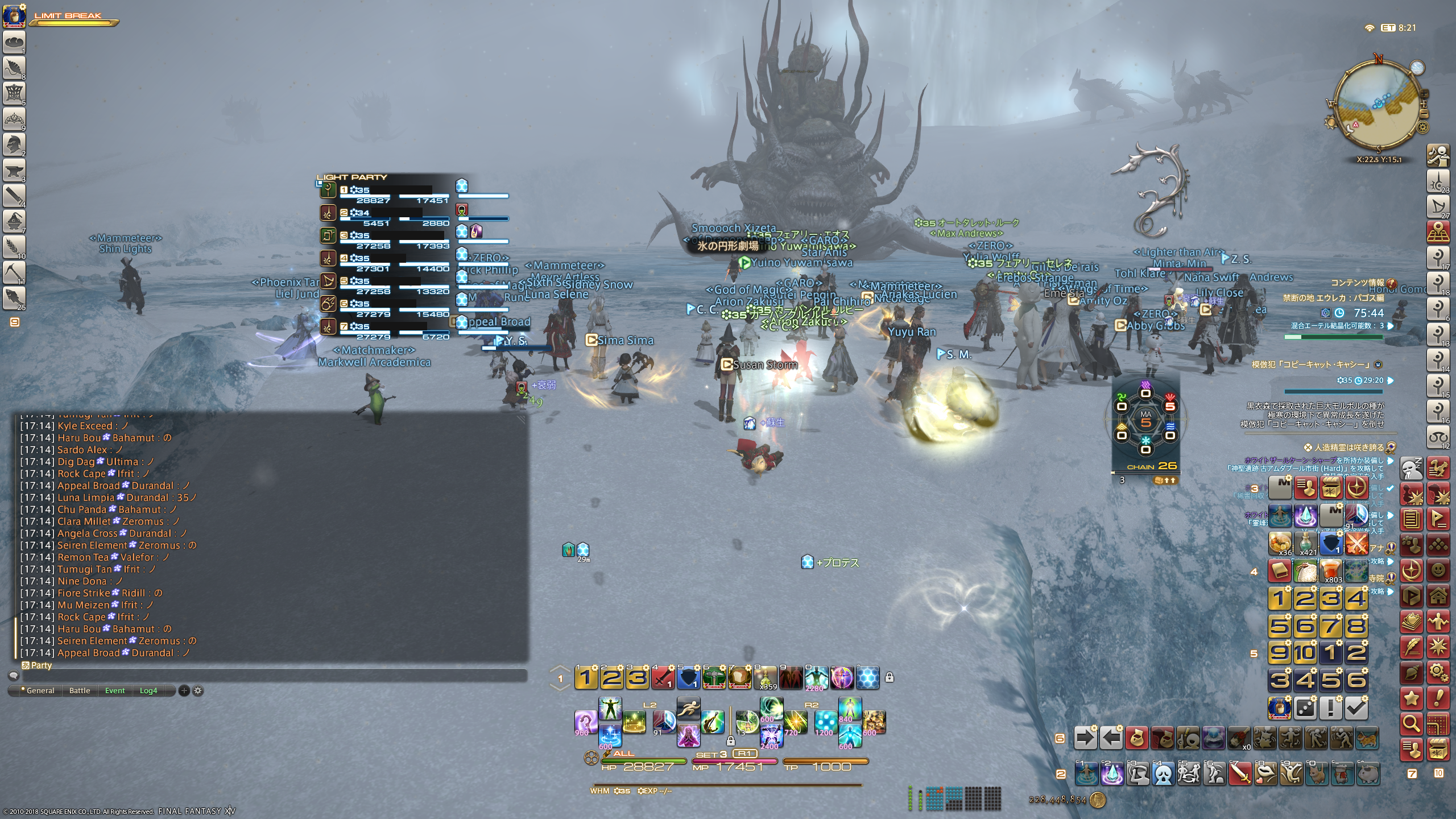Image resolution: width=1456 pixels, height=819 pixels.
Task: Open the Event chat tab
Action: pos(115,690)
